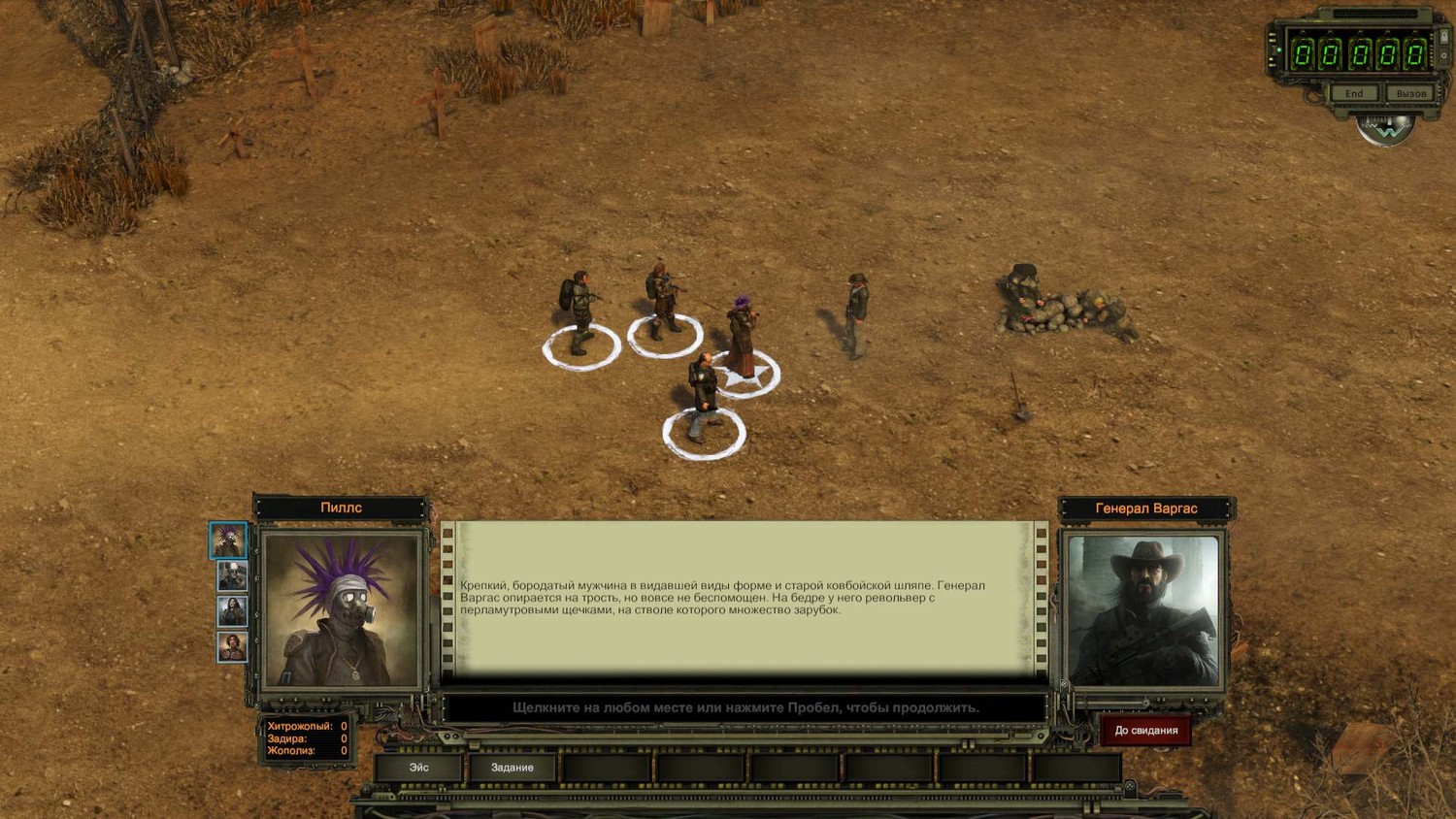Click the large Пиллс speaker portrait
This screenshot has height=819, width=1456.
coord(342,609)
